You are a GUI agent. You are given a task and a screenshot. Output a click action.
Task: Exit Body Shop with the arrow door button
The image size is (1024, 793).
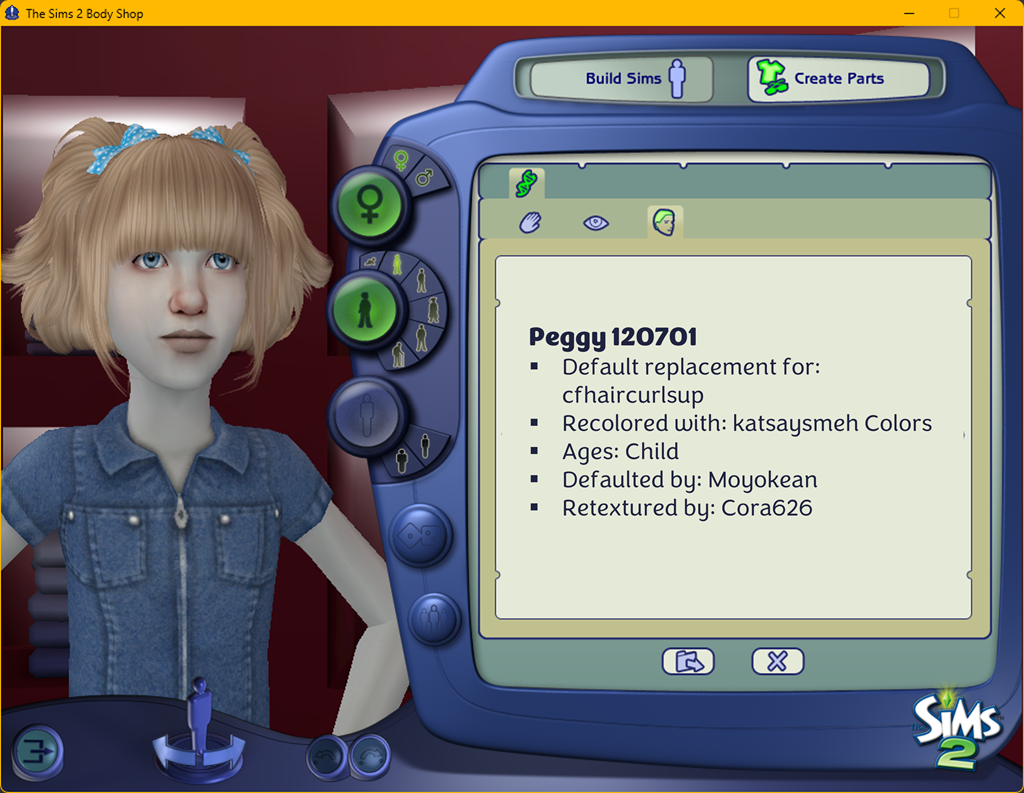[37, 751]
